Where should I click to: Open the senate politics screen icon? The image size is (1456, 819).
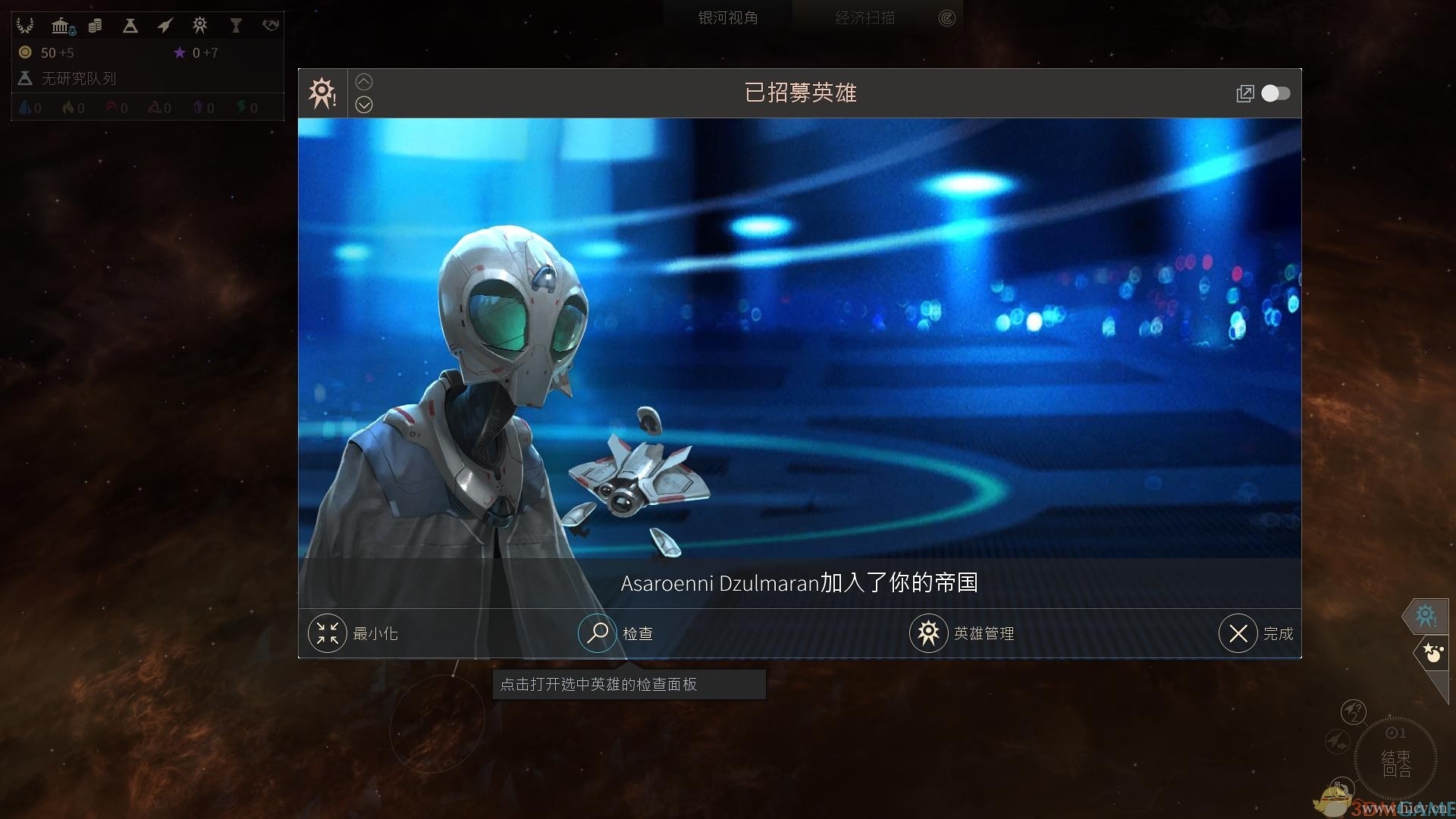61,25
